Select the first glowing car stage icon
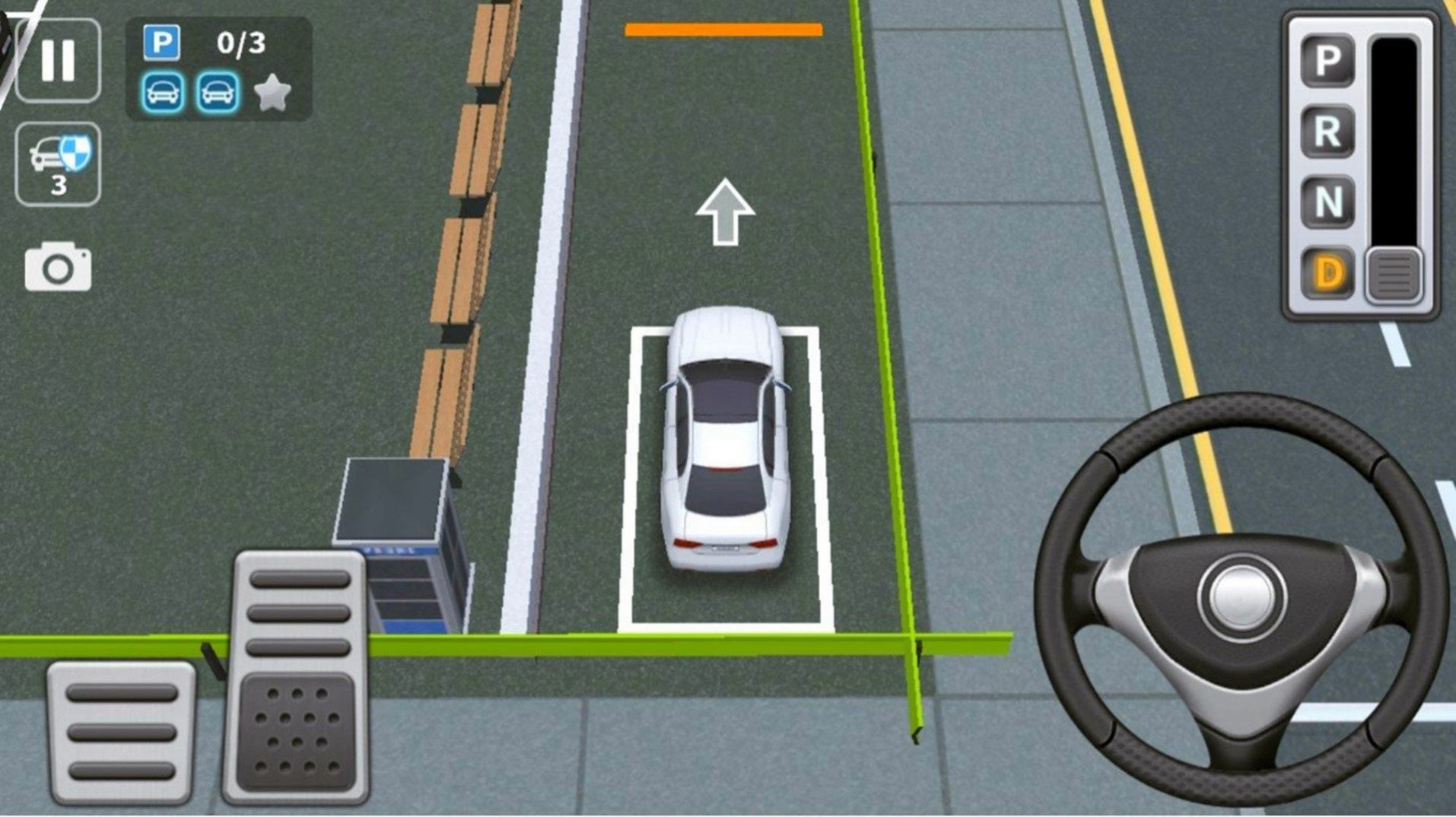 [163, 90]
